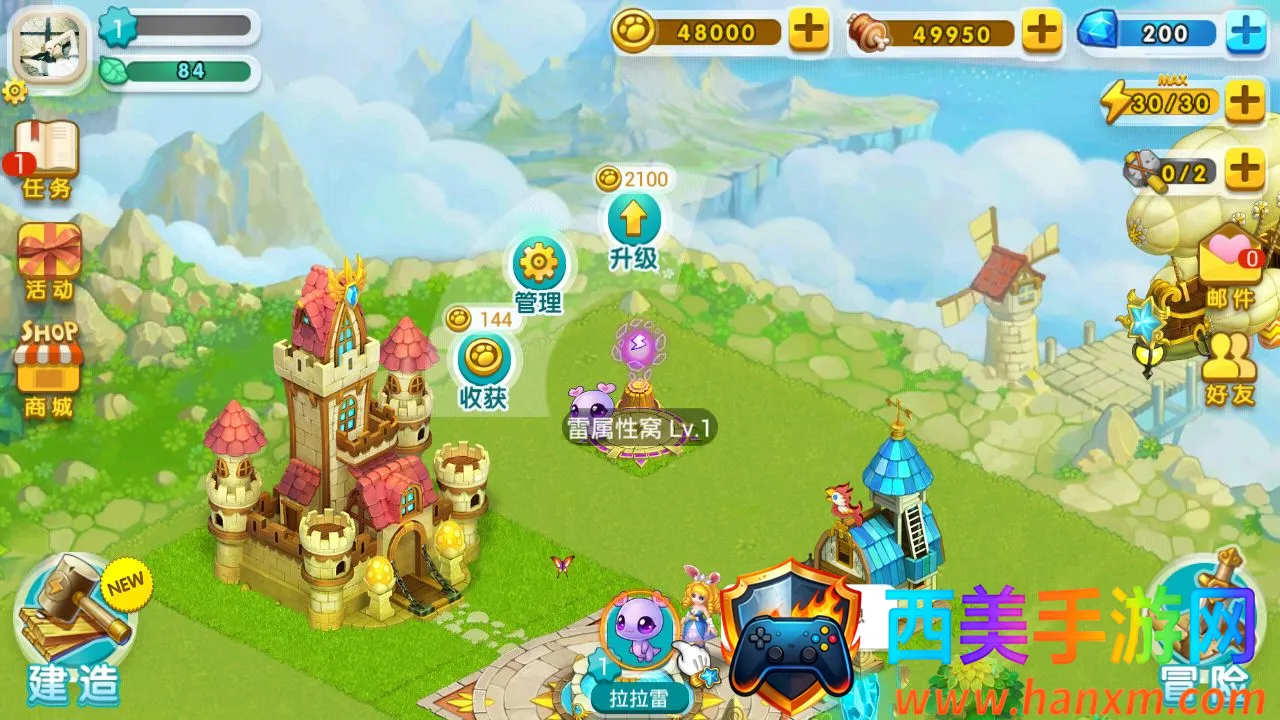Image resolution: width=1280 pixels, height=720 pixels.
Task: Add builders with the hammer plus button
Action: 1244,169
